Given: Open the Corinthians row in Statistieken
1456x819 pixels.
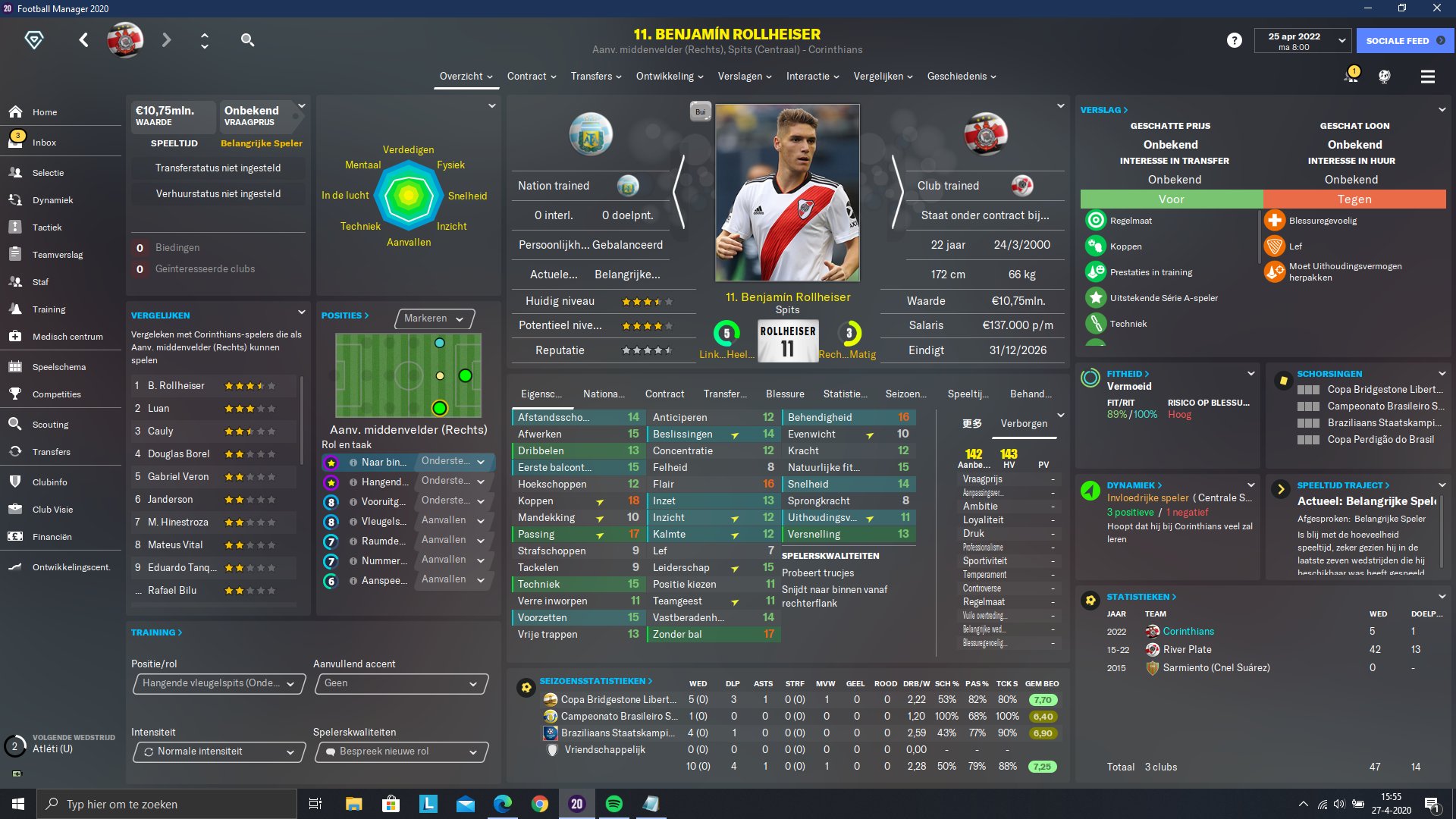Looking at the screenshot, I should click(x=1188, y=632).
